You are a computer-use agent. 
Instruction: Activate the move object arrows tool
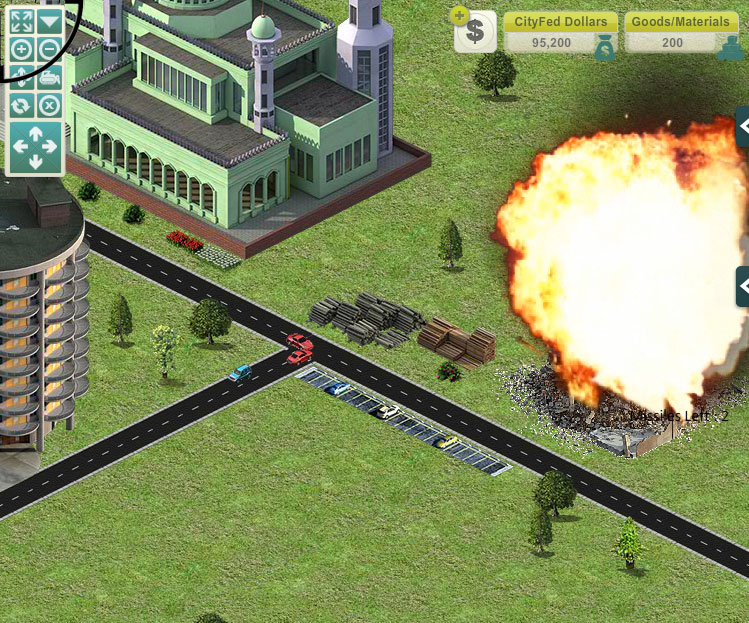pyautogui.click(x=21, y=77)
